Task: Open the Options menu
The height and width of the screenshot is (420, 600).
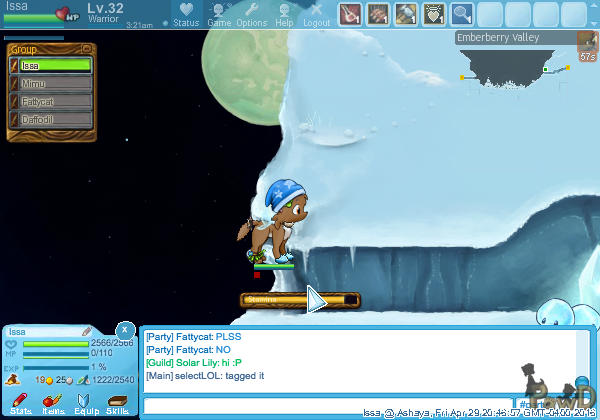Action: [251, 14]
